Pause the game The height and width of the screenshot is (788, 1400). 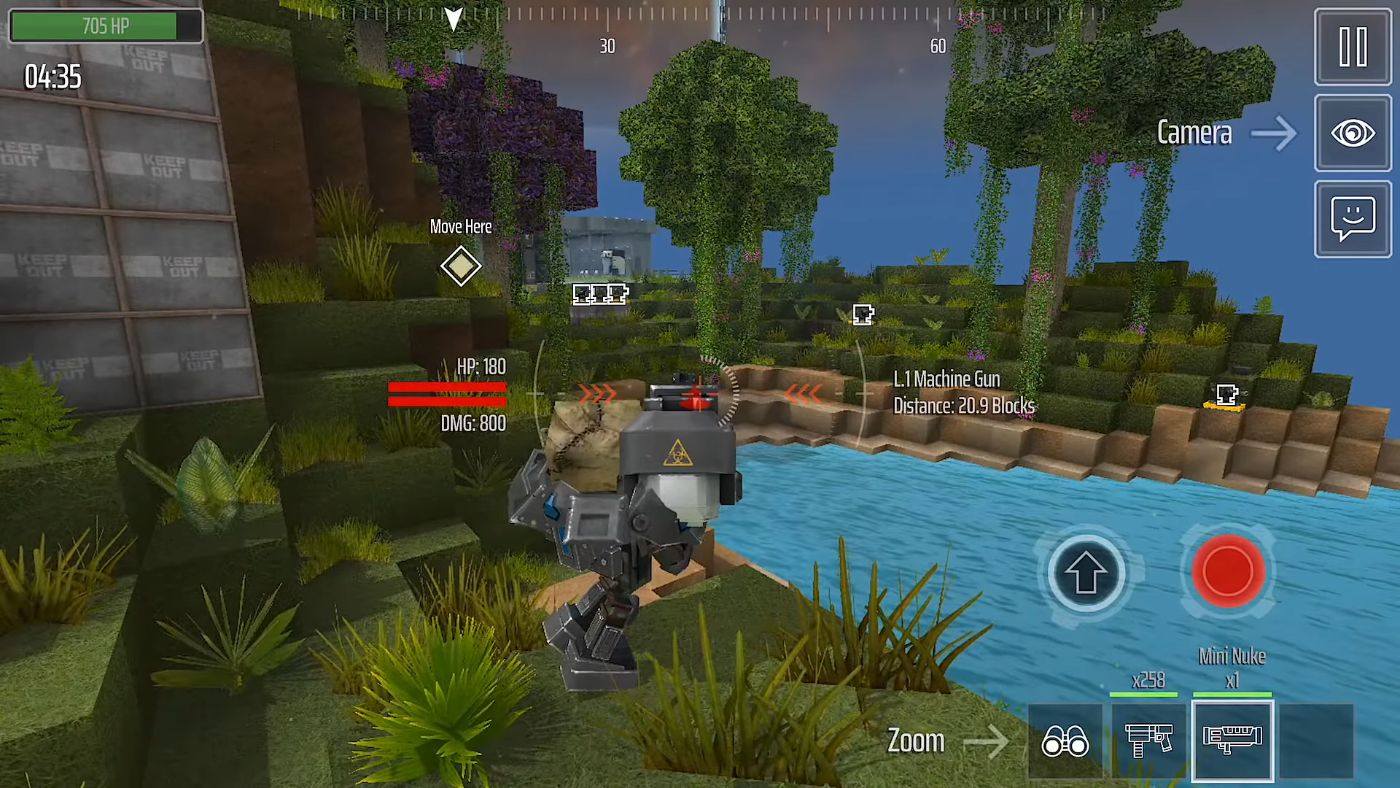click(x=1352, y=46)
